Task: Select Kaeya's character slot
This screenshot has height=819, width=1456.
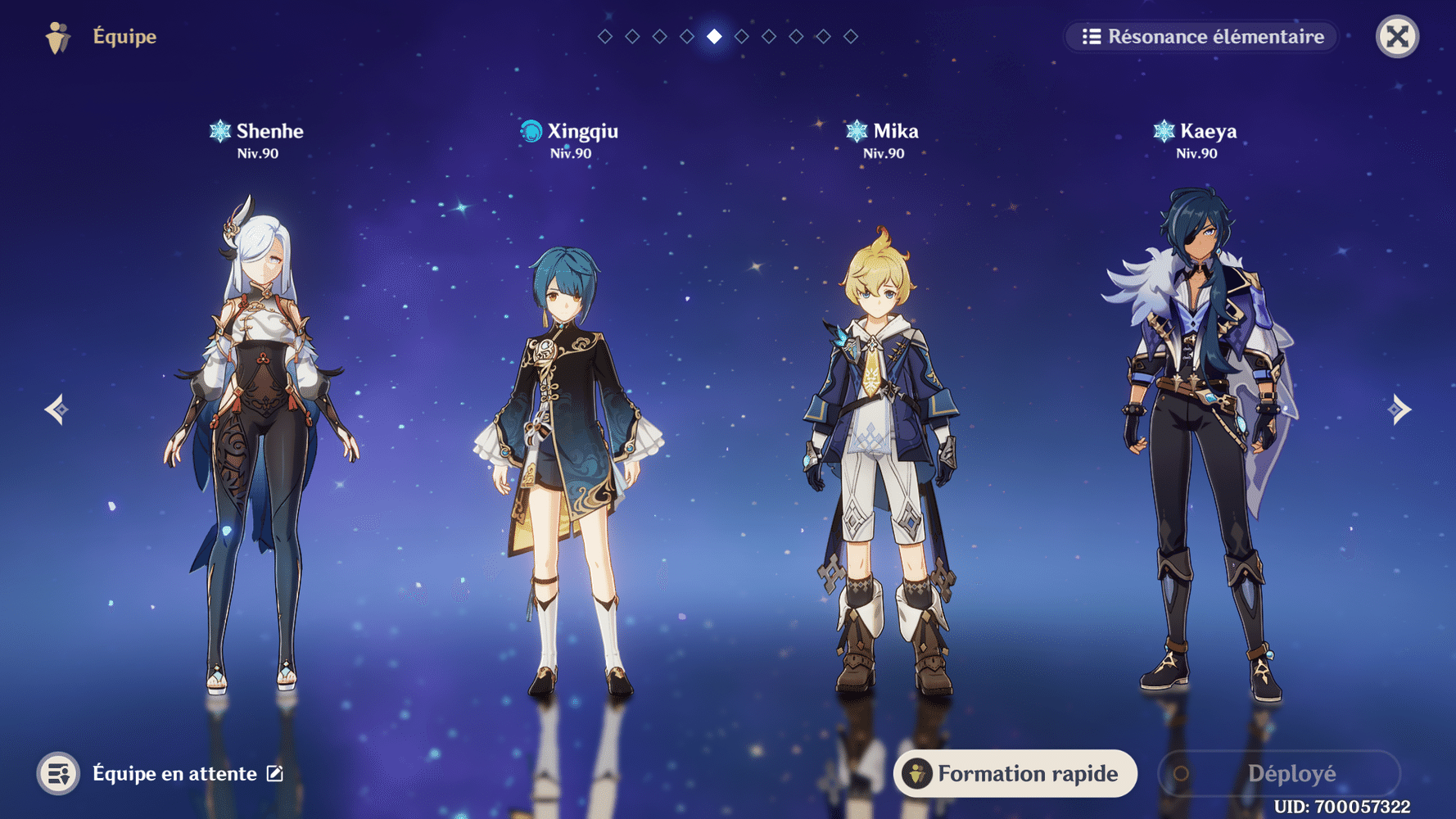Action: point(1197,442)
